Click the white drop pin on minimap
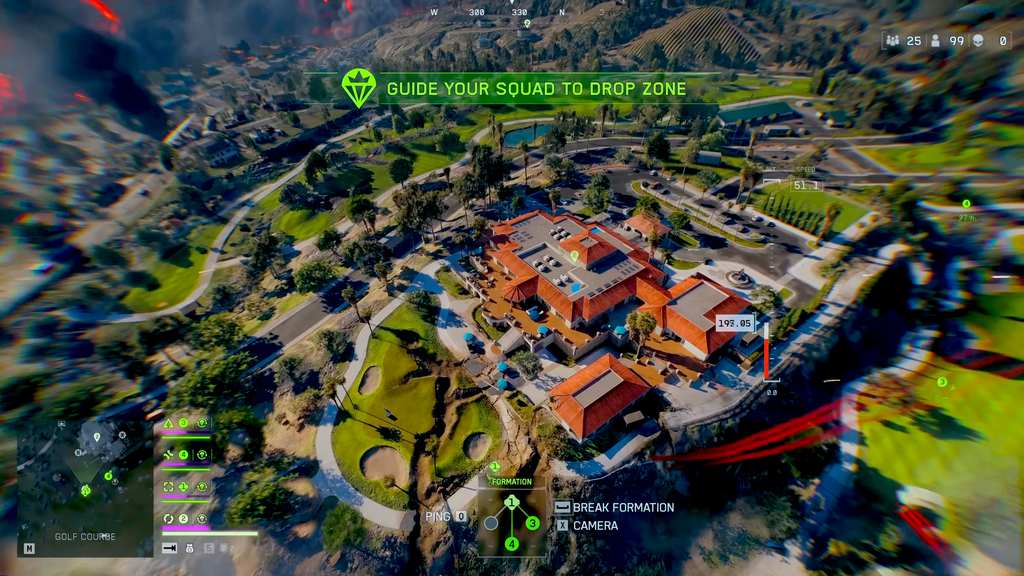Screen dimensions: 1024x576 [x=96, y=436]
